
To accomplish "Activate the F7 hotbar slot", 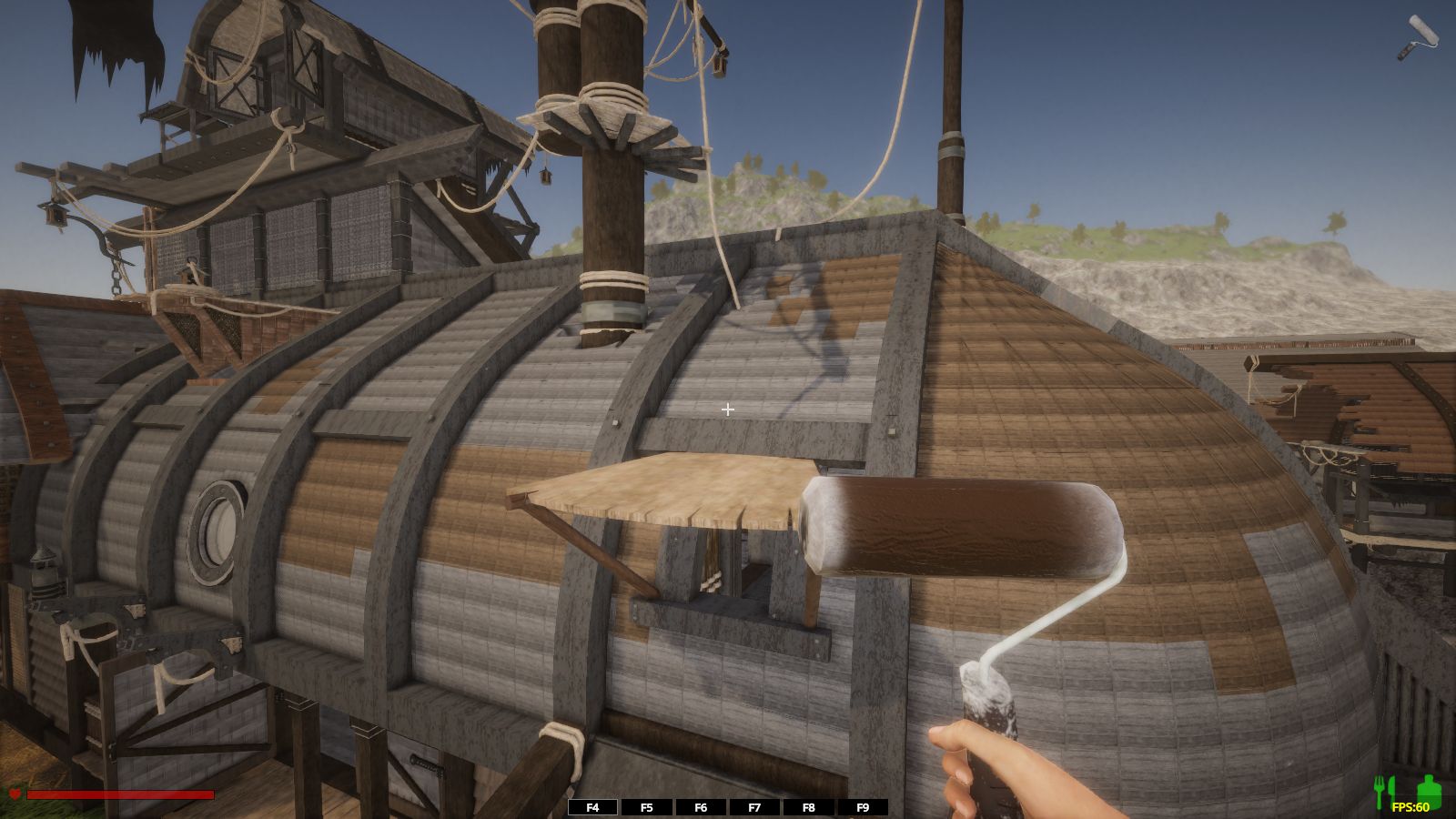I will click(754, 807).
